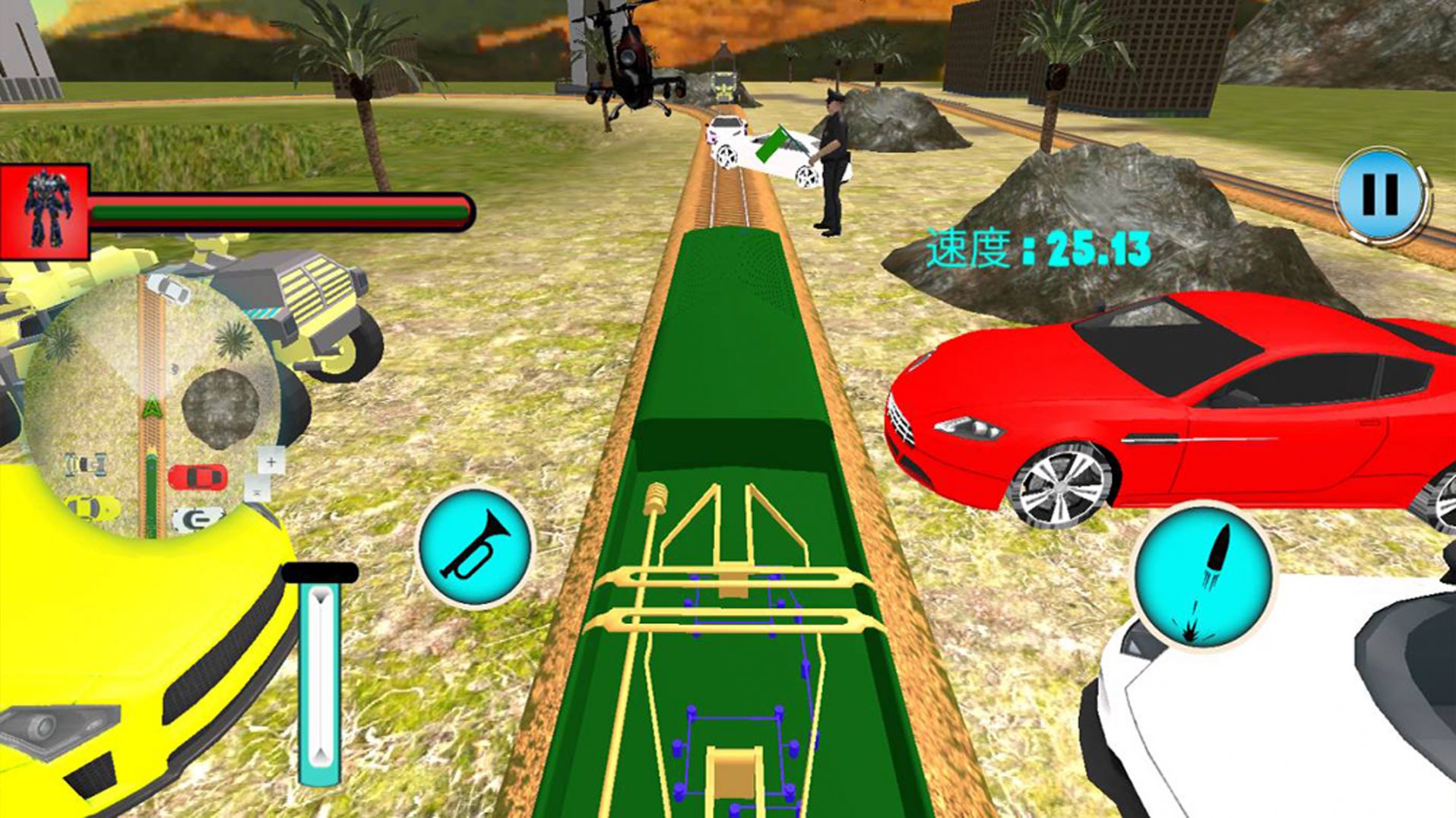Sound the train horn
The height and width of the screenshot is (818, 1456).
point(476,547)
